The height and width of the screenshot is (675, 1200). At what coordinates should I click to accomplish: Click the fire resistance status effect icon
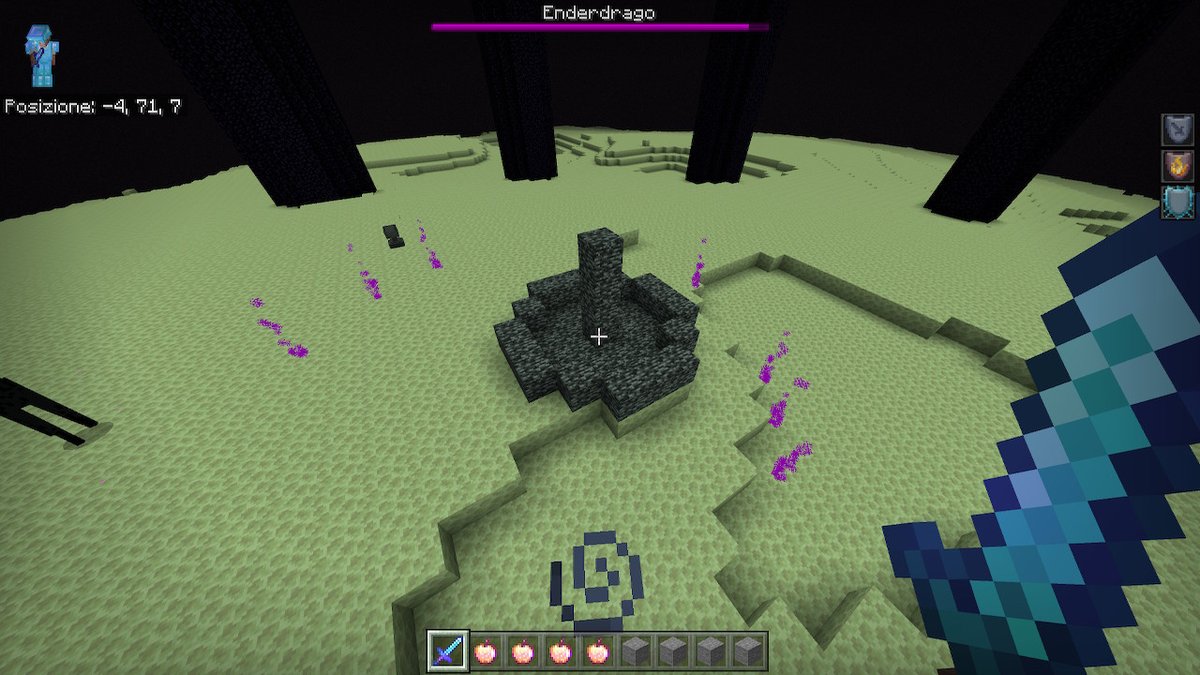coord(1177,165)
